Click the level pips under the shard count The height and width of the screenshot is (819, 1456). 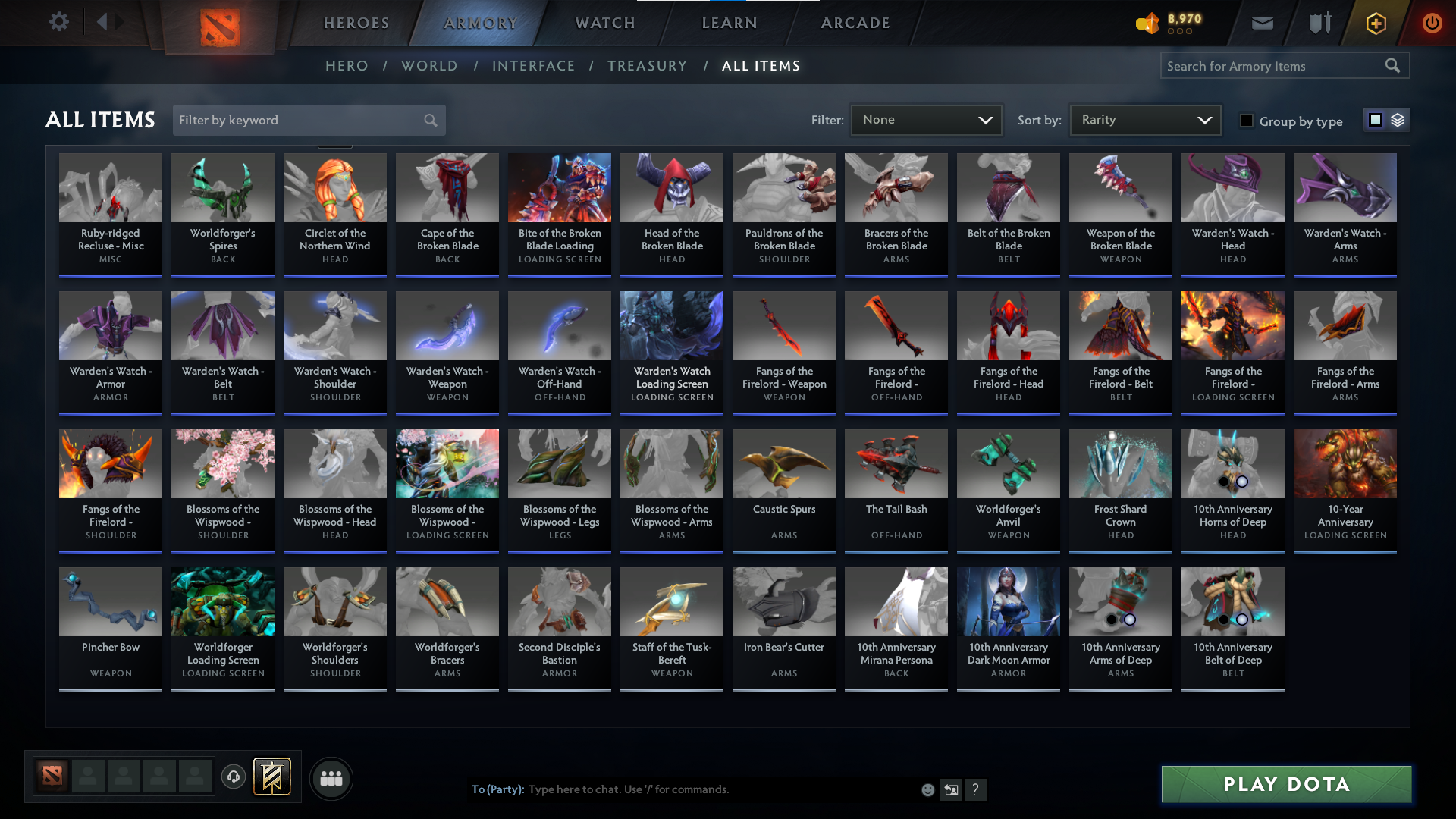coord(1178,33)
